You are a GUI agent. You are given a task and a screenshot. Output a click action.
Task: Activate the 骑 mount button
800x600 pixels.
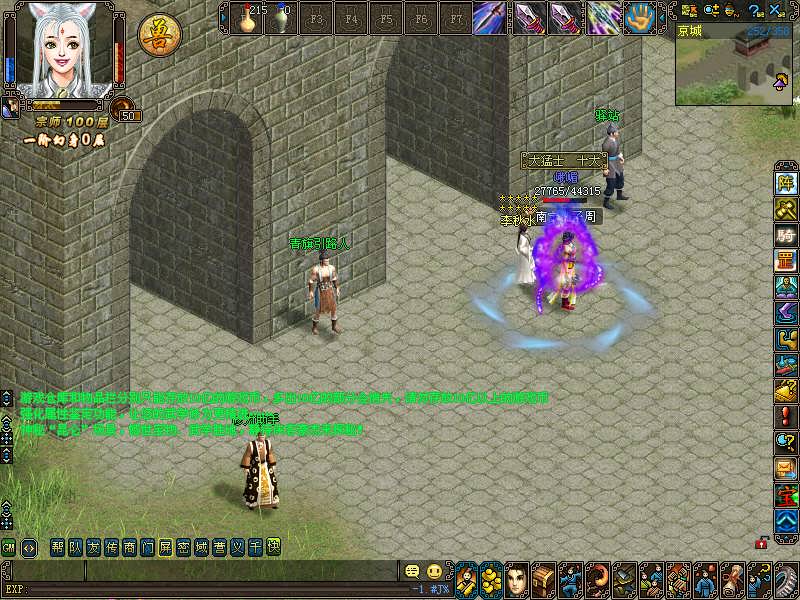click(x=786, y=235)
